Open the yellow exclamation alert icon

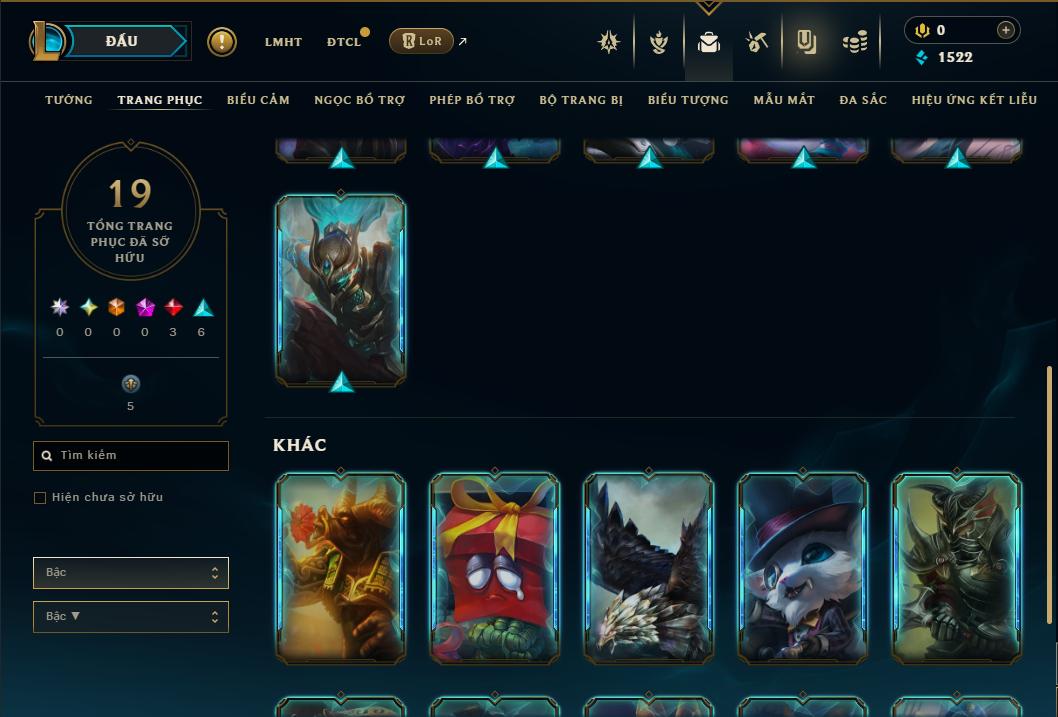click(x=222, y=42)
